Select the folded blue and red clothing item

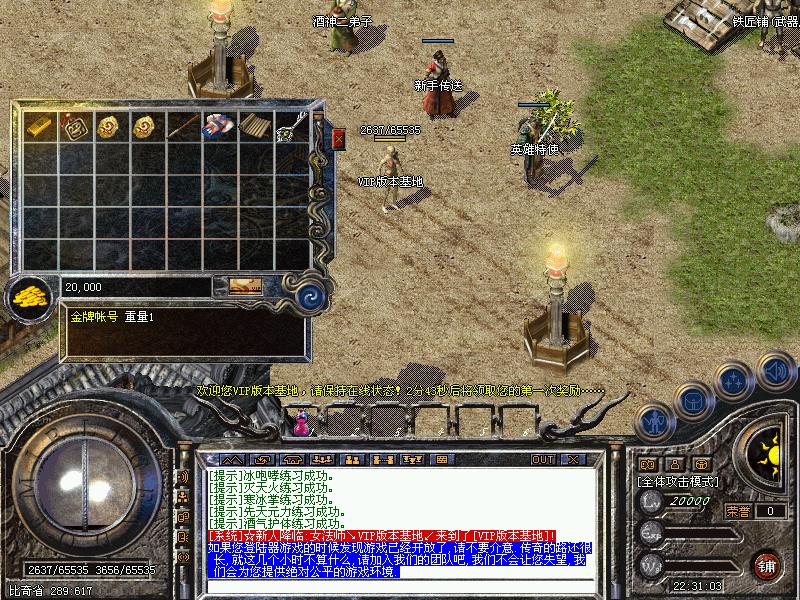[x=219, y=126]
